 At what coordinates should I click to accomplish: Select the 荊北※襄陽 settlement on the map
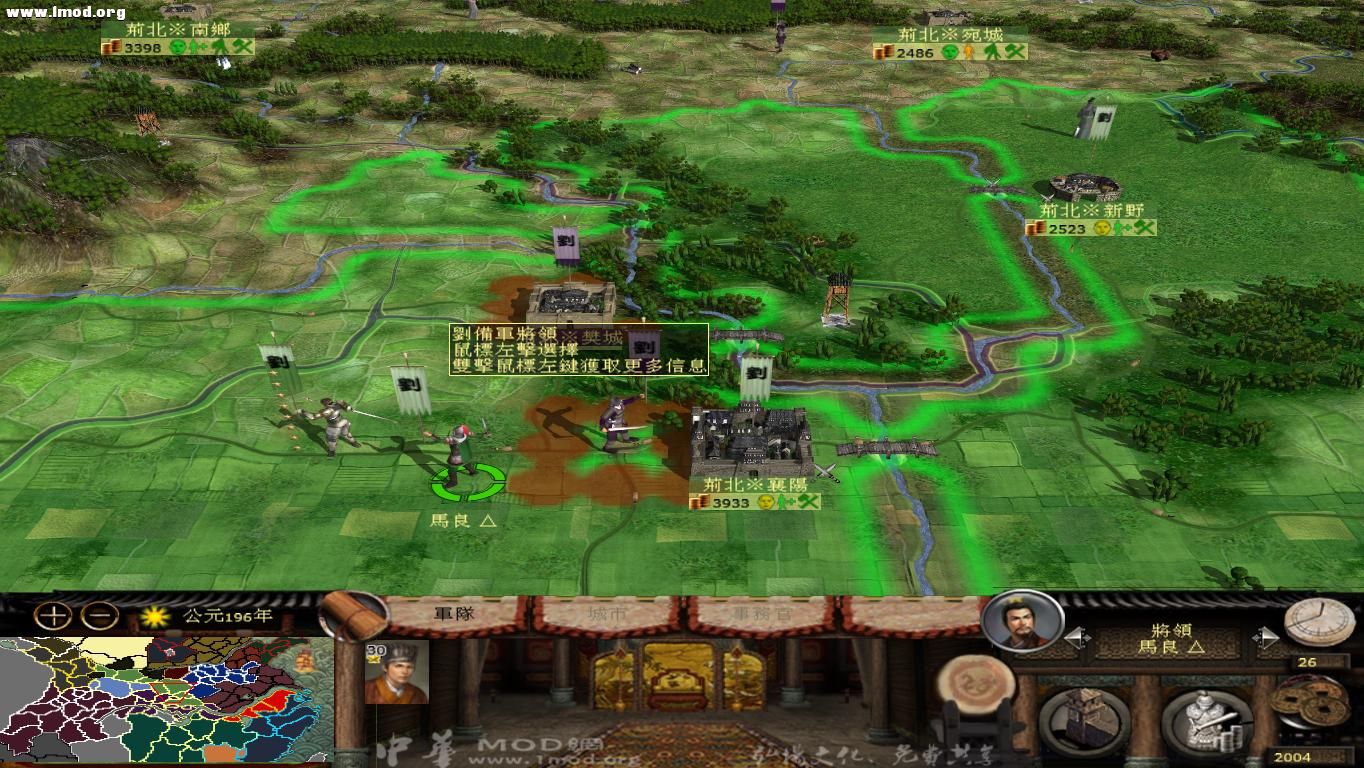[x=748, y=437]
